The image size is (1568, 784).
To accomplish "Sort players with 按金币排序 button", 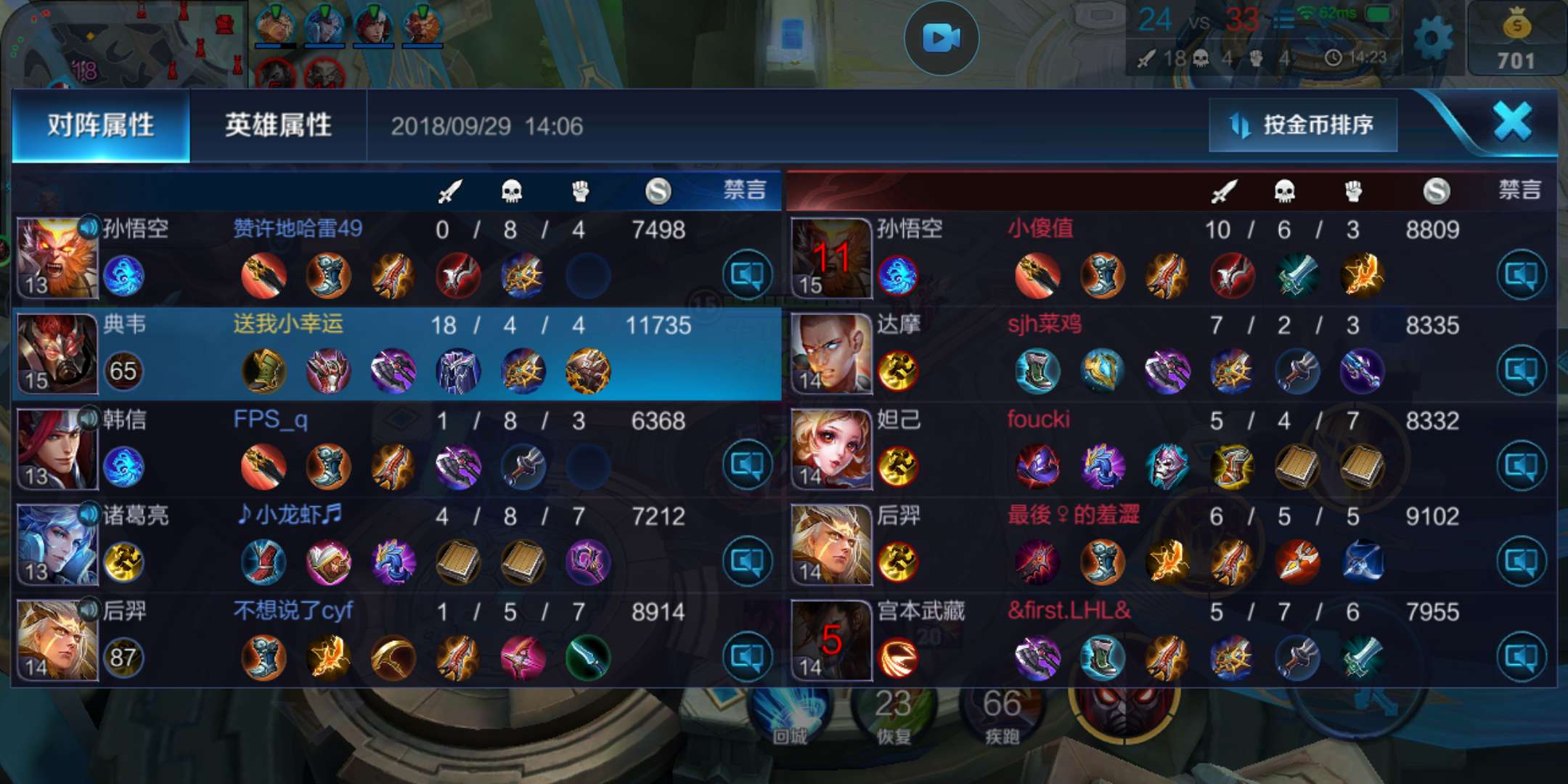I will (x=1303, y=125).
